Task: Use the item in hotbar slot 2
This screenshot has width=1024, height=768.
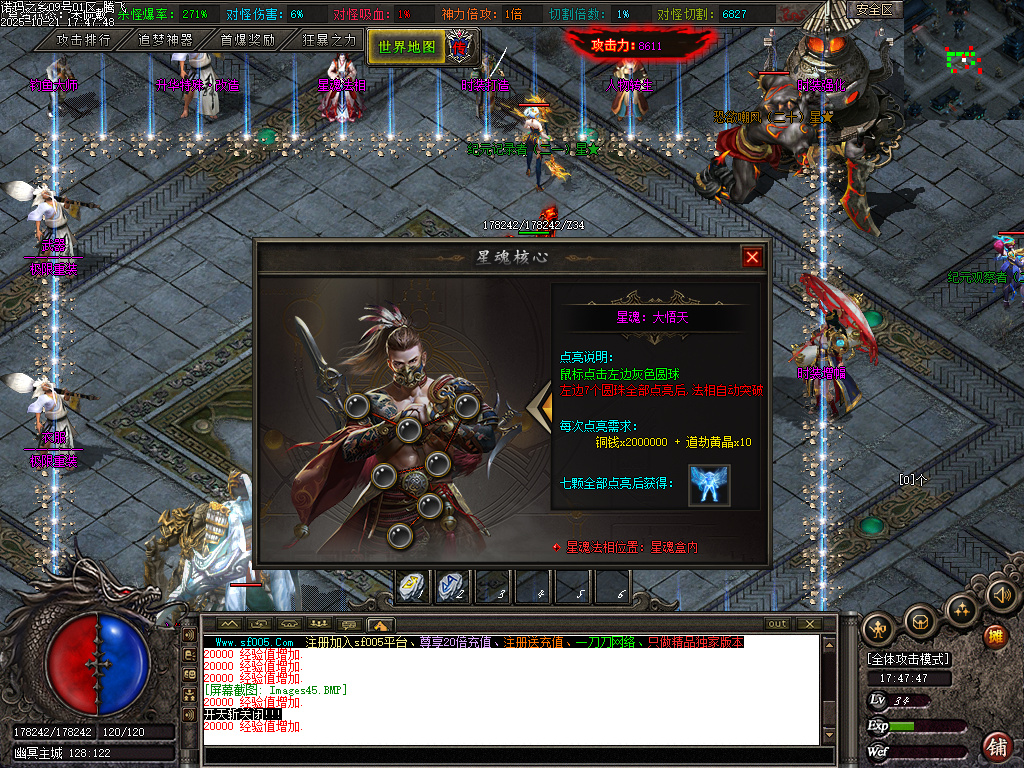Action: (x=453, y=587)
